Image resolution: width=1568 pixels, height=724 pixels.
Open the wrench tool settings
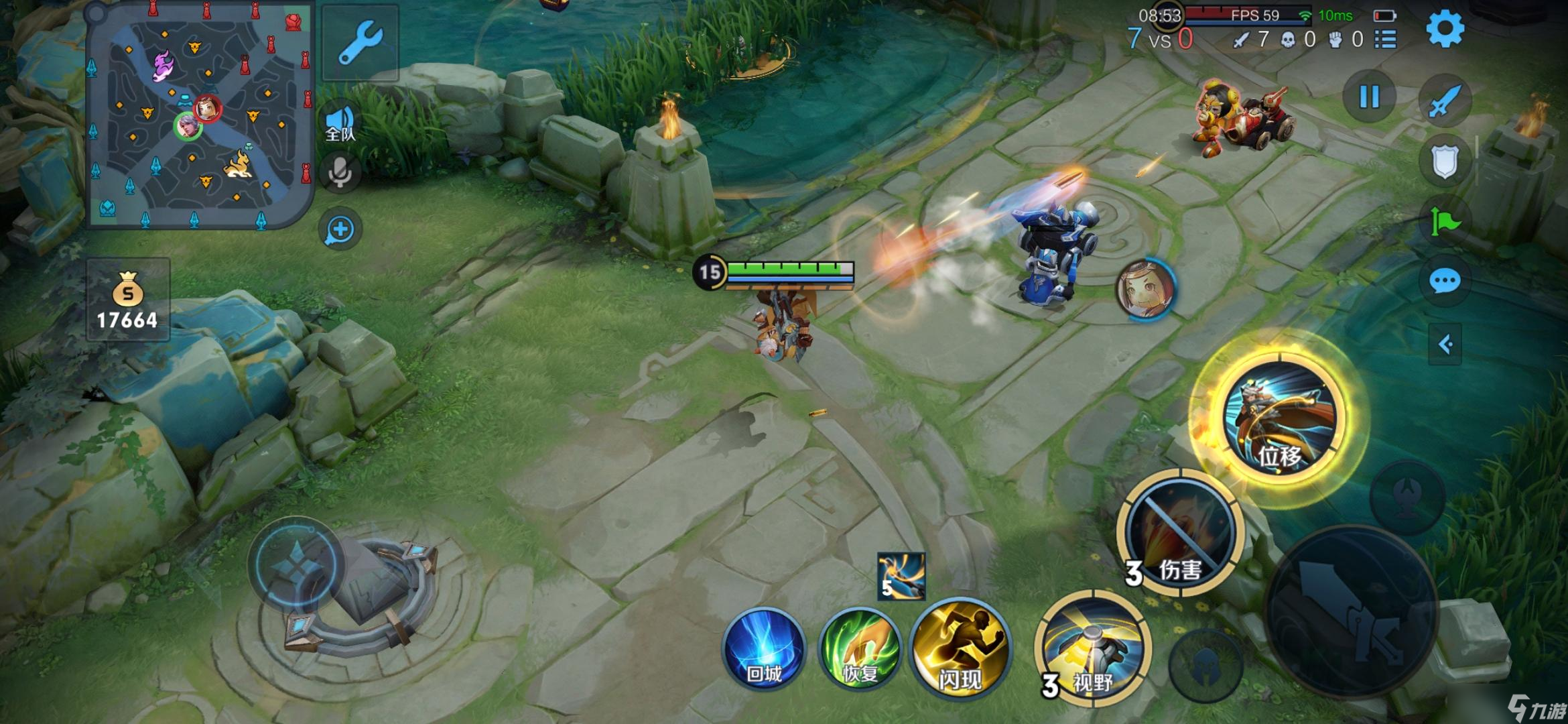pyautogui.click(x=361, y=43)
